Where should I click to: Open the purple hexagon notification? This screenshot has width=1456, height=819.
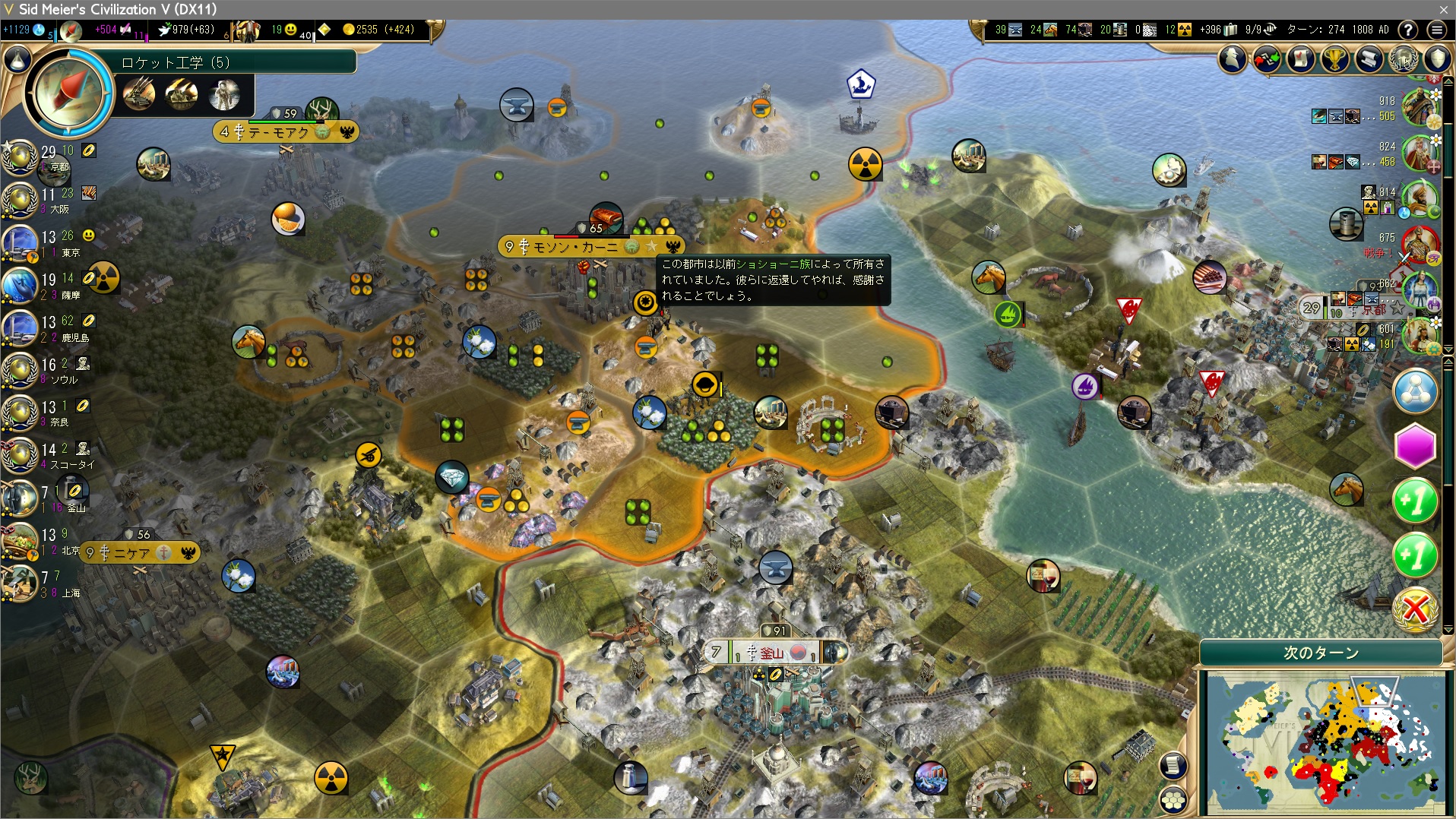[1415, 446]
